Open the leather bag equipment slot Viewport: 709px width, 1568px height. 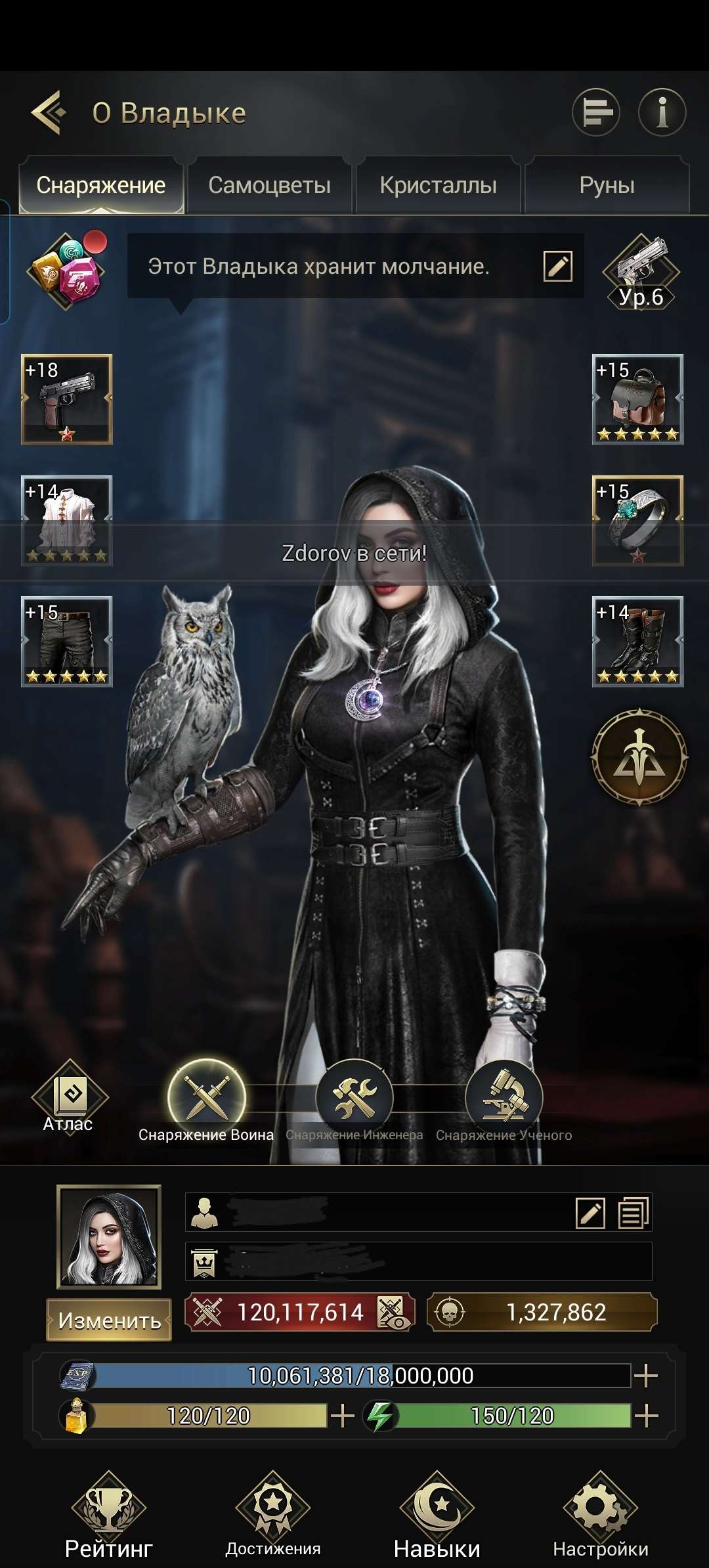(x=637, y=399)
